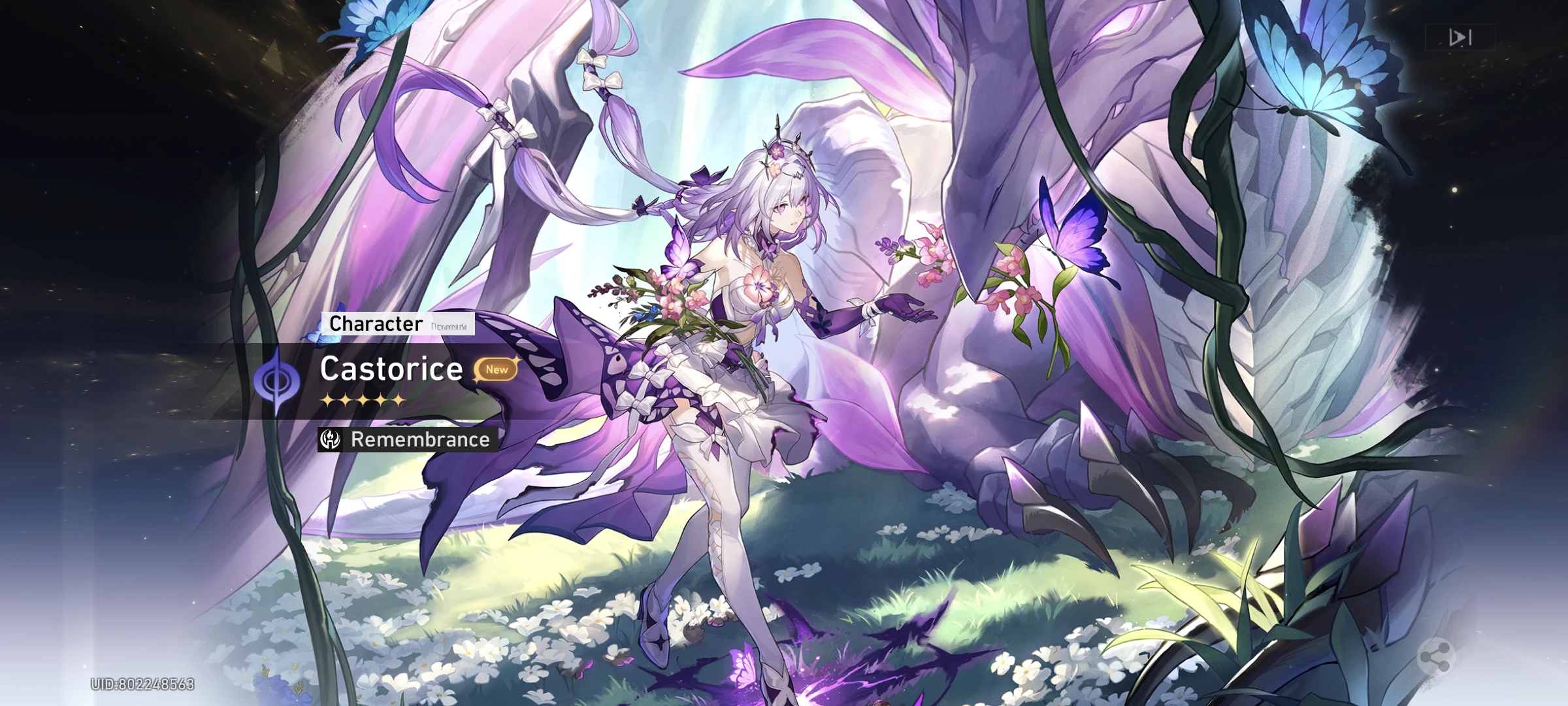Click the middle star of the five-star row

tap(363, 399)
